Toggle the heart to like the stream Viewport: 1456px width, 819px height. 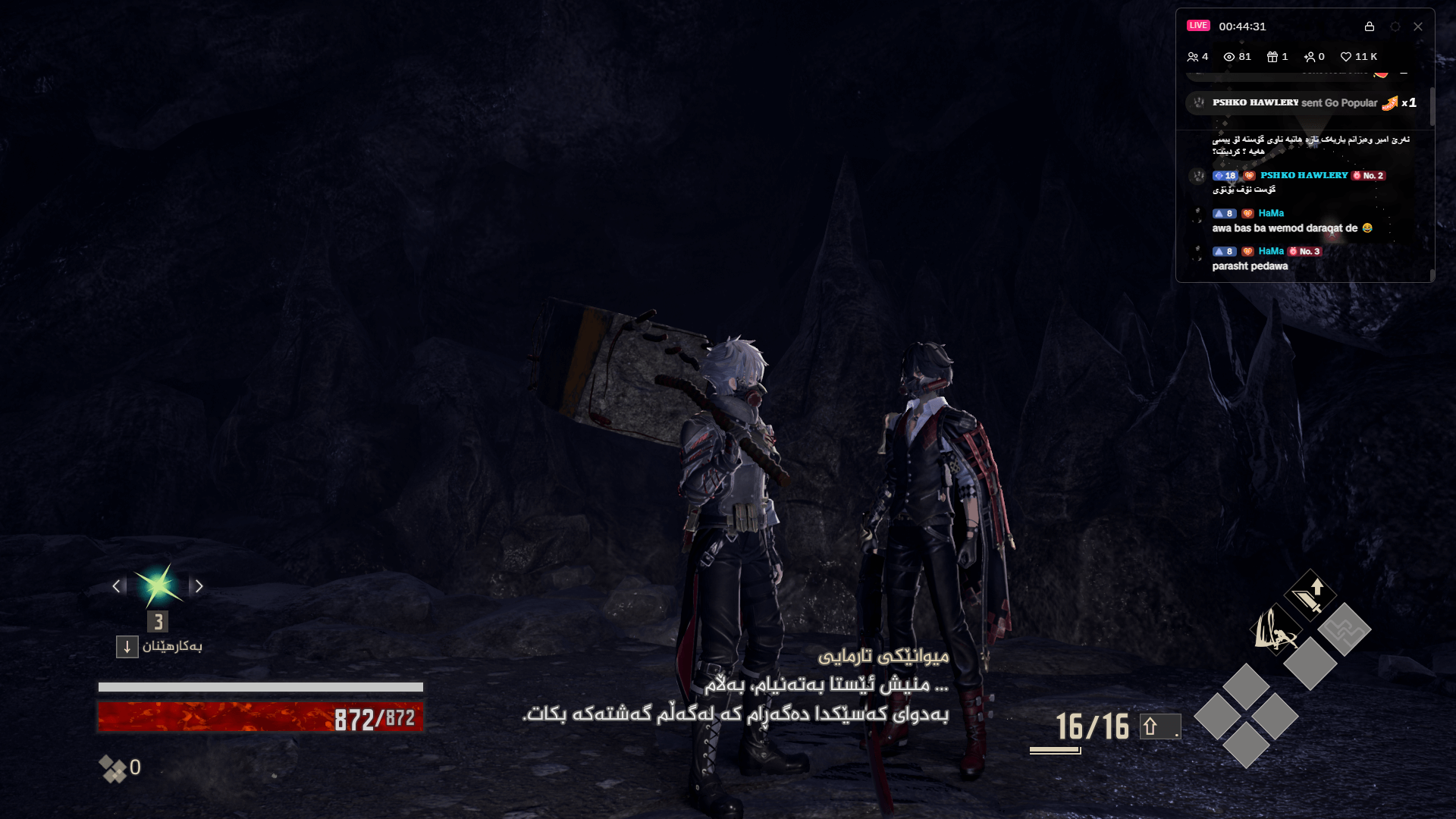click(x=1346, y=56)
